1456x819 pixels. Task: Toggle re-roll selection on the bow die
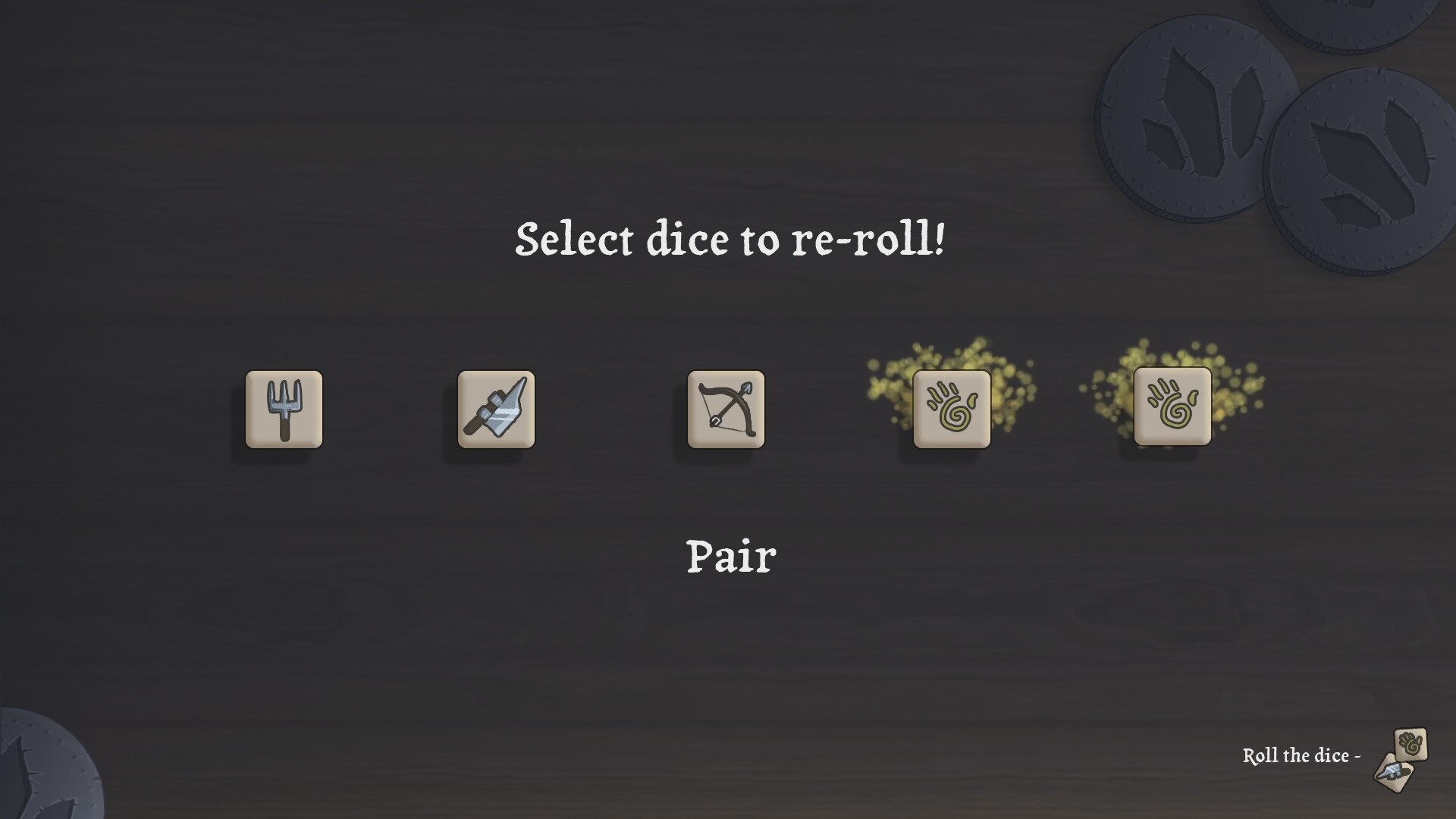coord(724,409)
